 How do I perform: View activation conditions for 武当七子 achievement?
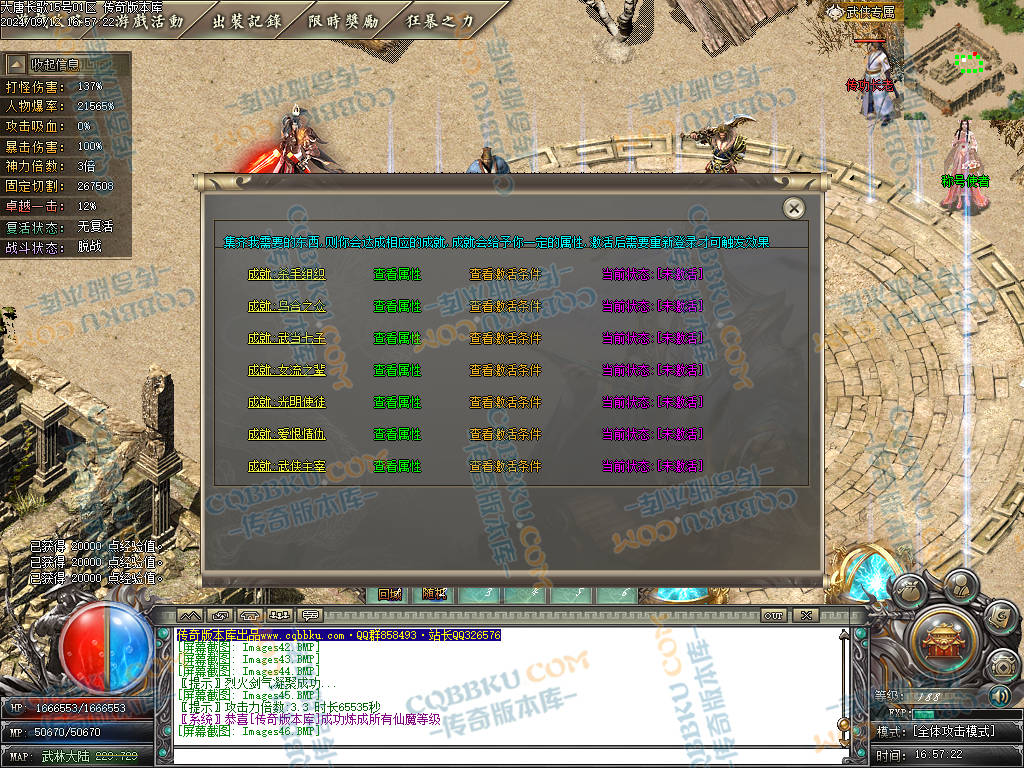tap(505, 338)
